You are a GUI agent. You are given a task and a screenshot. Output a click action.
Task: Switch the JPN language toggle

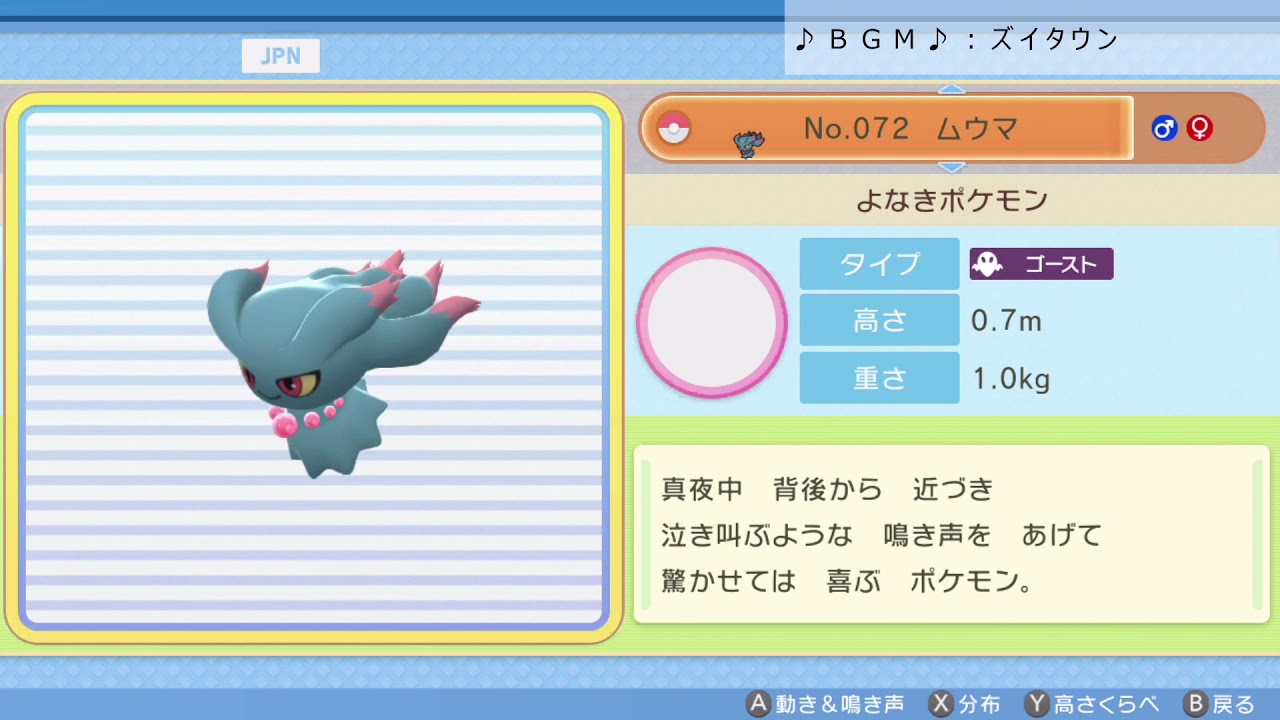pos(280,56)
